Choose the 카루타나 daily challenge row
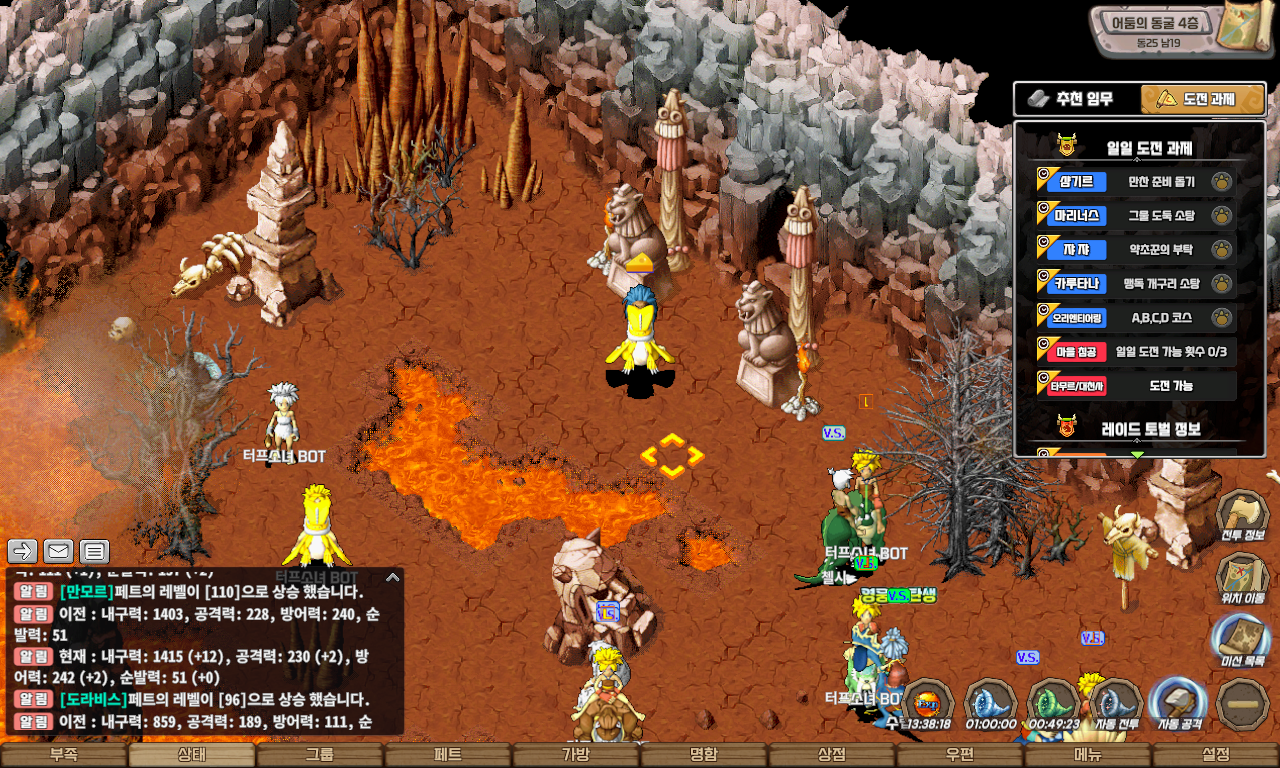The image size is (1280, 768). tap(1135, 284)
